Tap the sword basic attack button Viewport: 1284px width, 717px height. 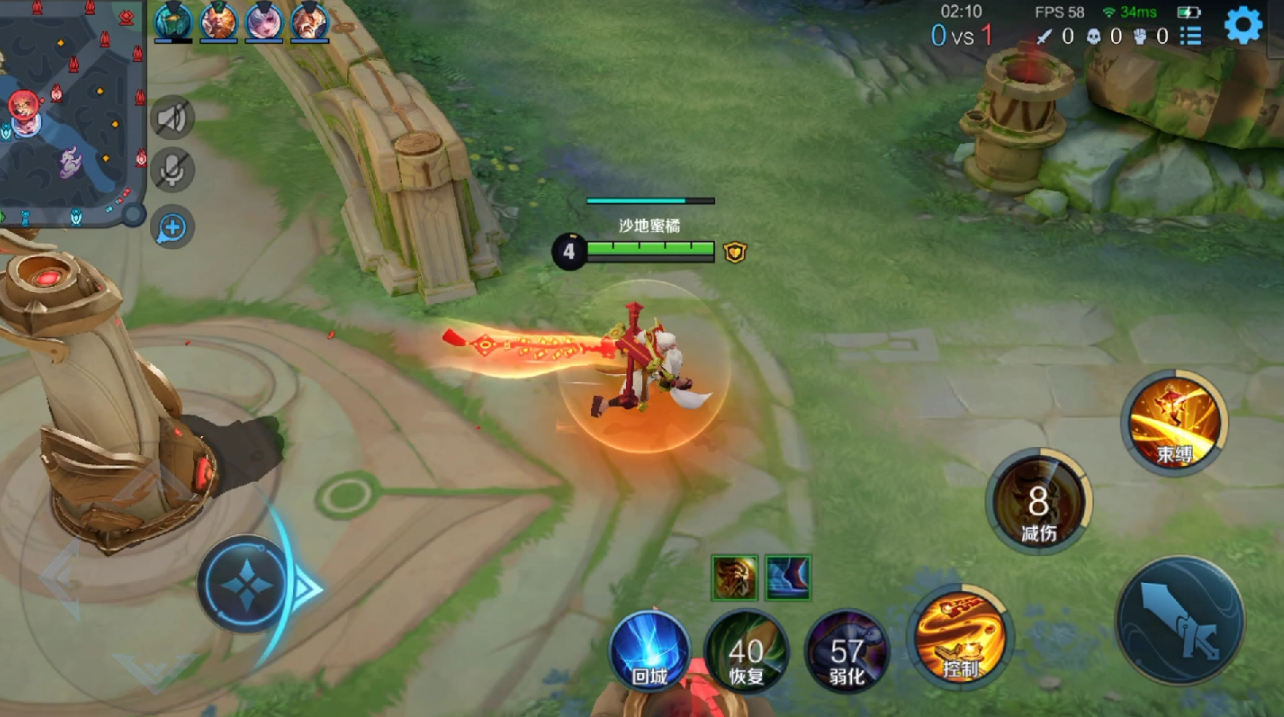coord(1180,620)
